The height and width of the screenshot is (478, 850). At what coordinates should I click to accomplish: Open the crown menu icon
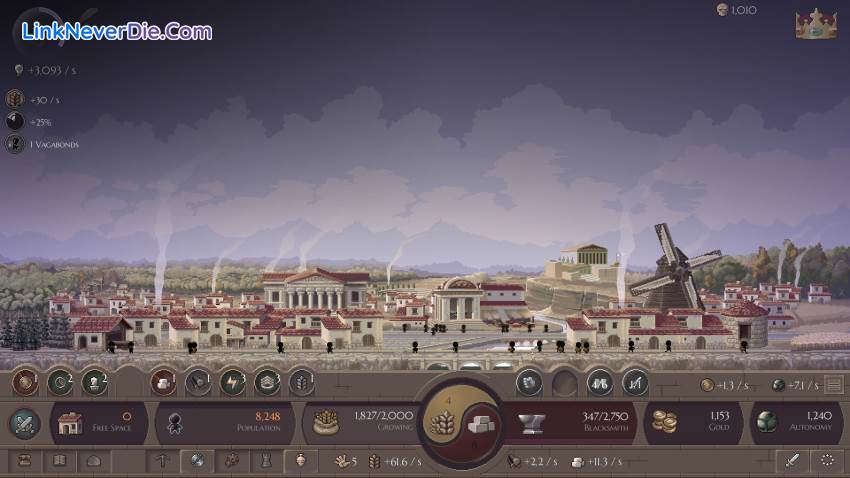815,25
